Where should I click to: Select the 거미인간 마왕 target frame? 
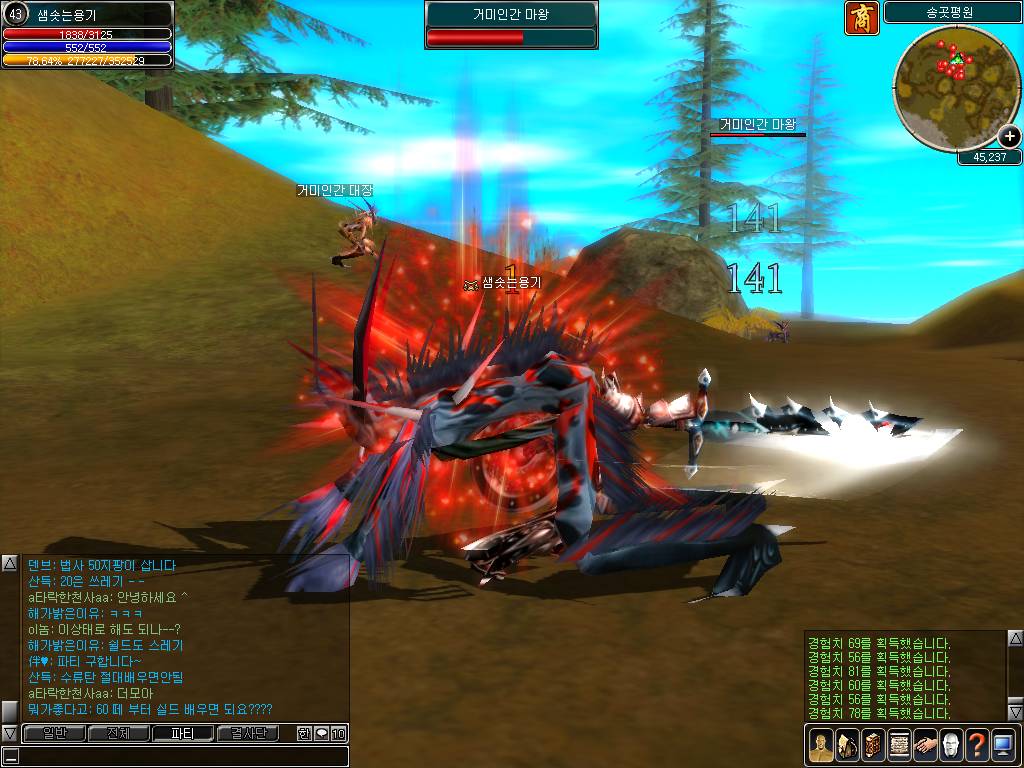pos(511,25)
